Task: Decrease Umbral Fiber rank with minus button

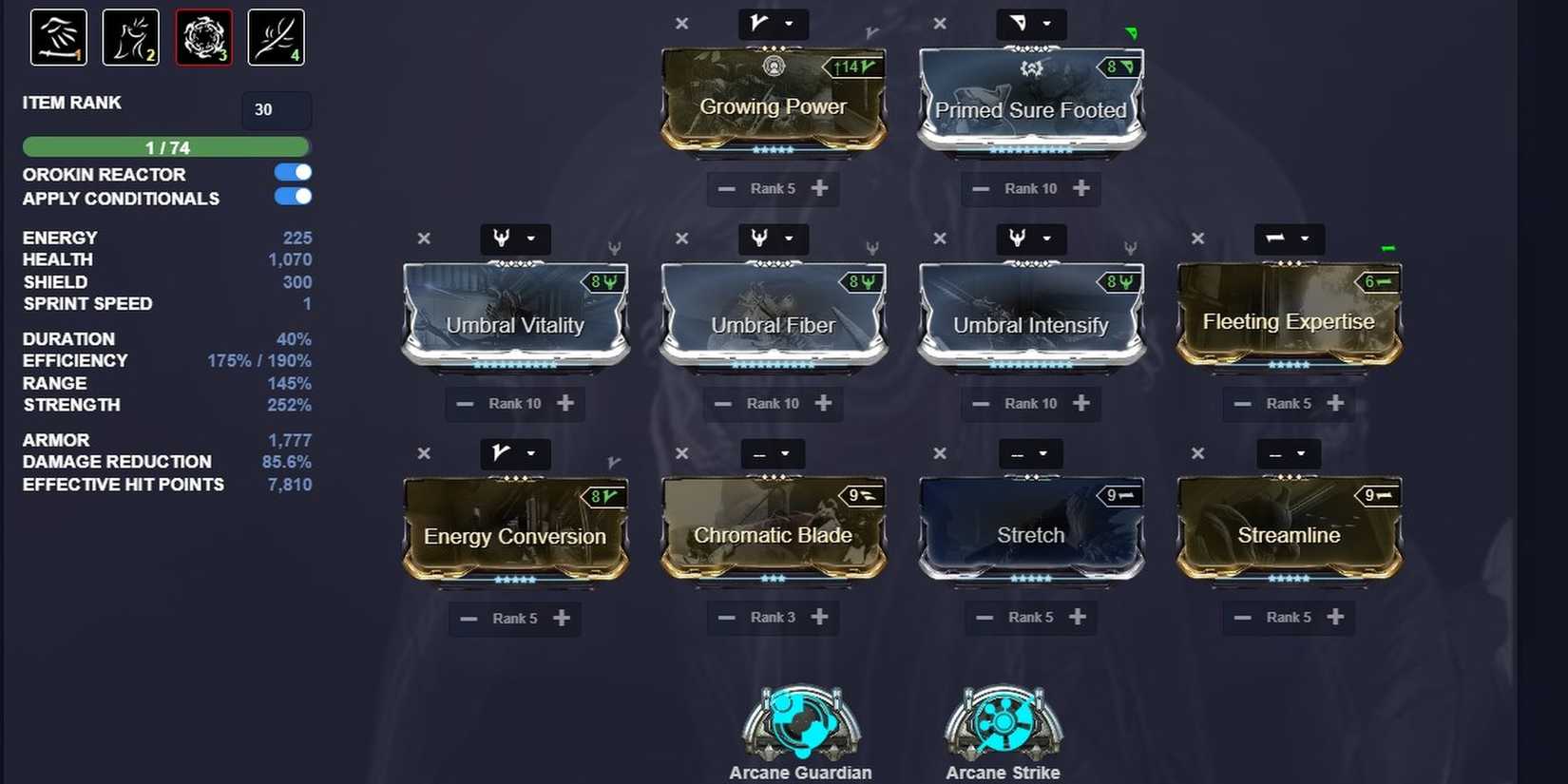Action: [x=723, y=403]
